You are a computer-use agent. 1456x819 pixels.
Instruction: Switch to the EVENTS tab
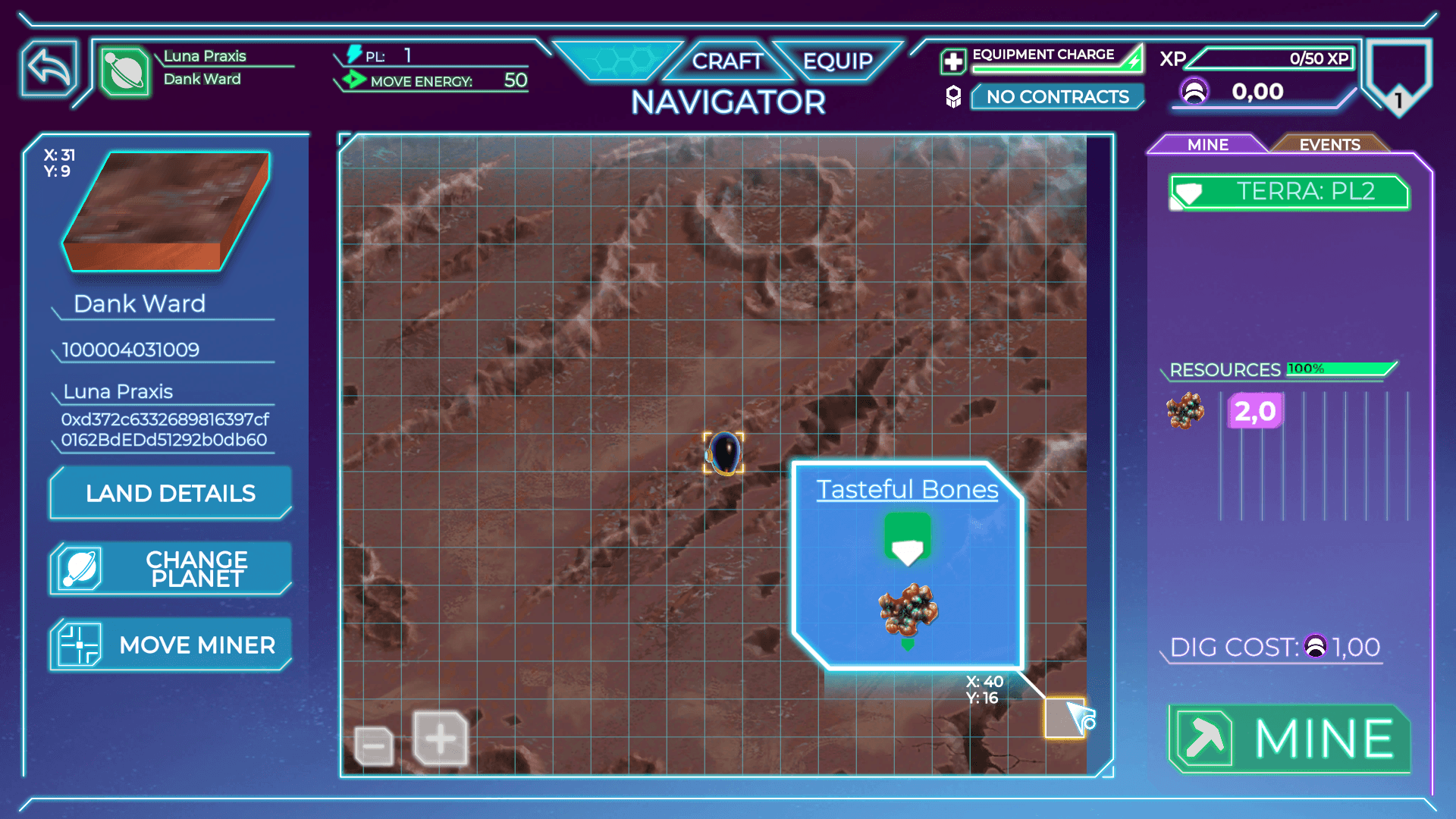tap(1329, 144)
